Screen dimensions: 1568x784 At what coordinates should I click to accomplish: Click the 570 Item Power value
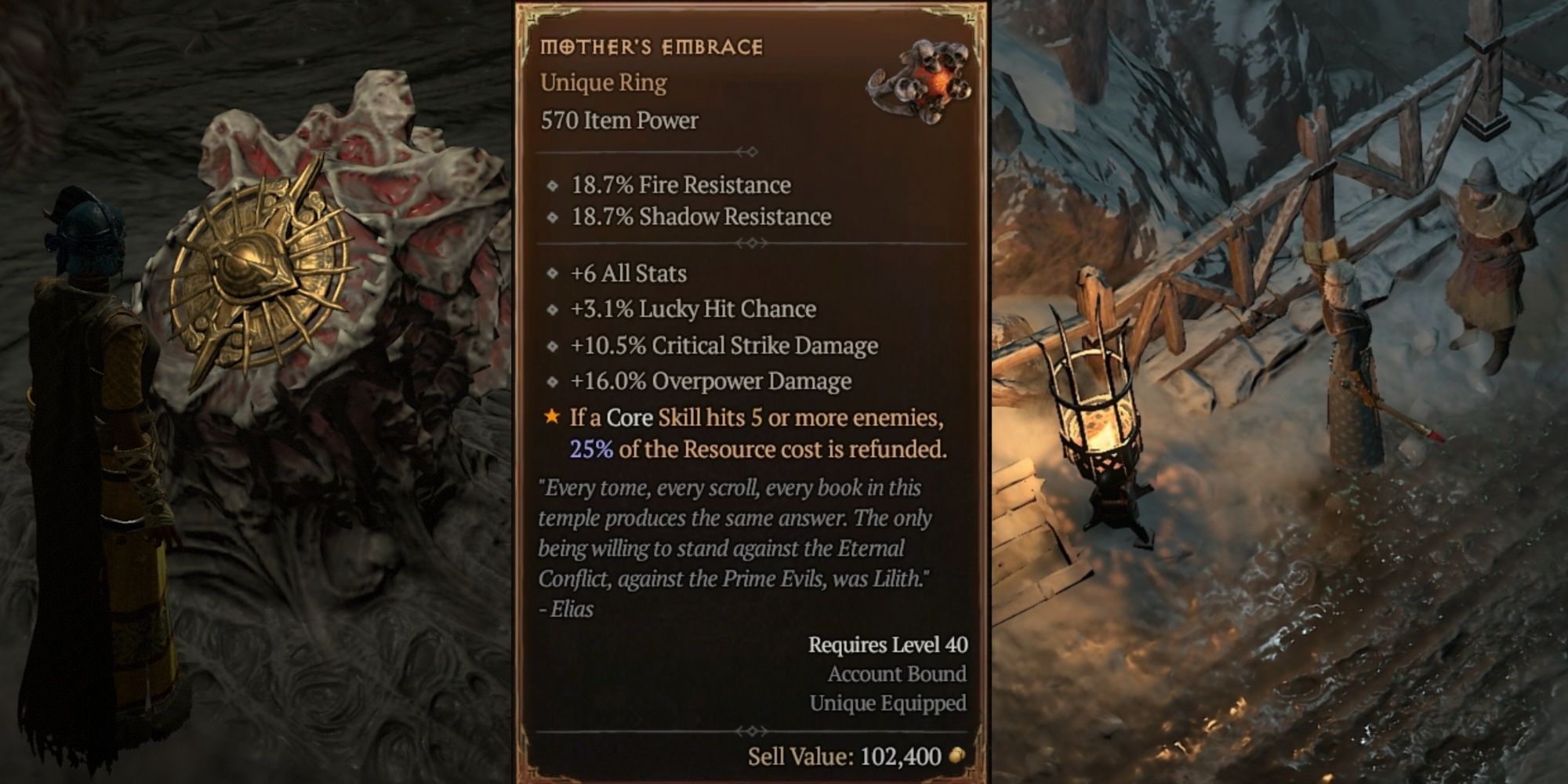point(619,120)
